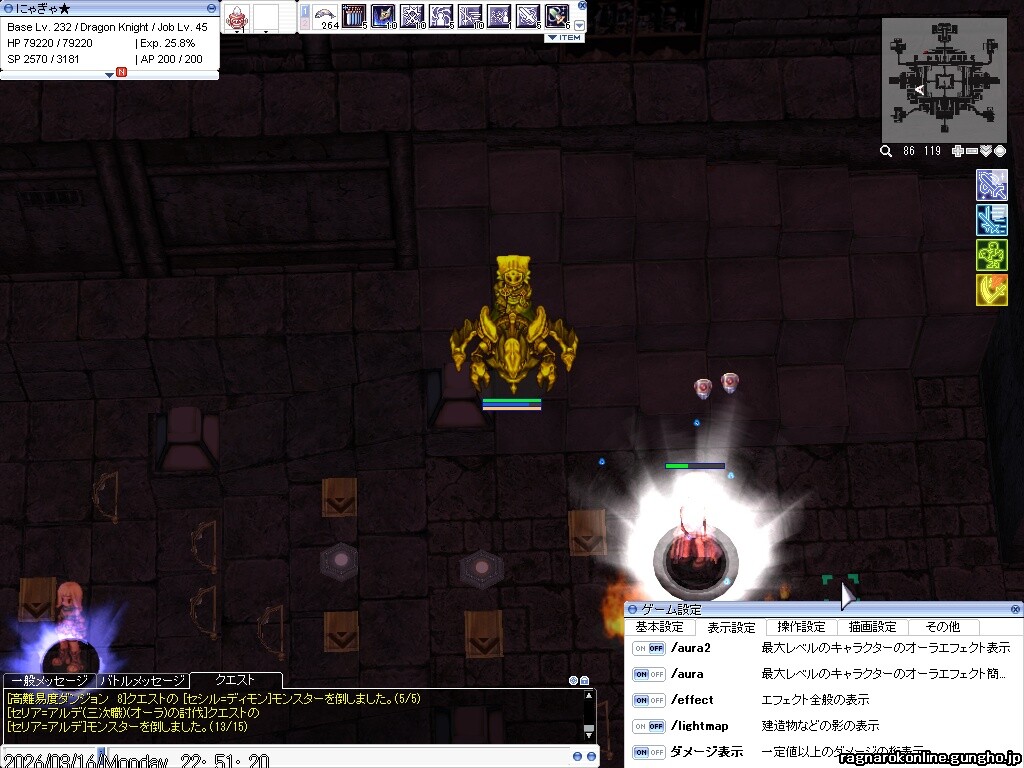This screenshot has width=1024, height=768.
Task: Open the 一般メッセージ chat tab
Action: (x=50, y=681)
